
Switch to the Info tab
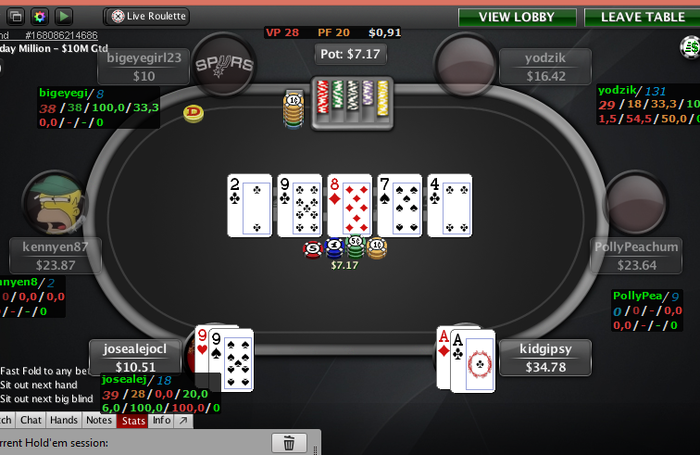pyautogui.click(x=160, y=420)
